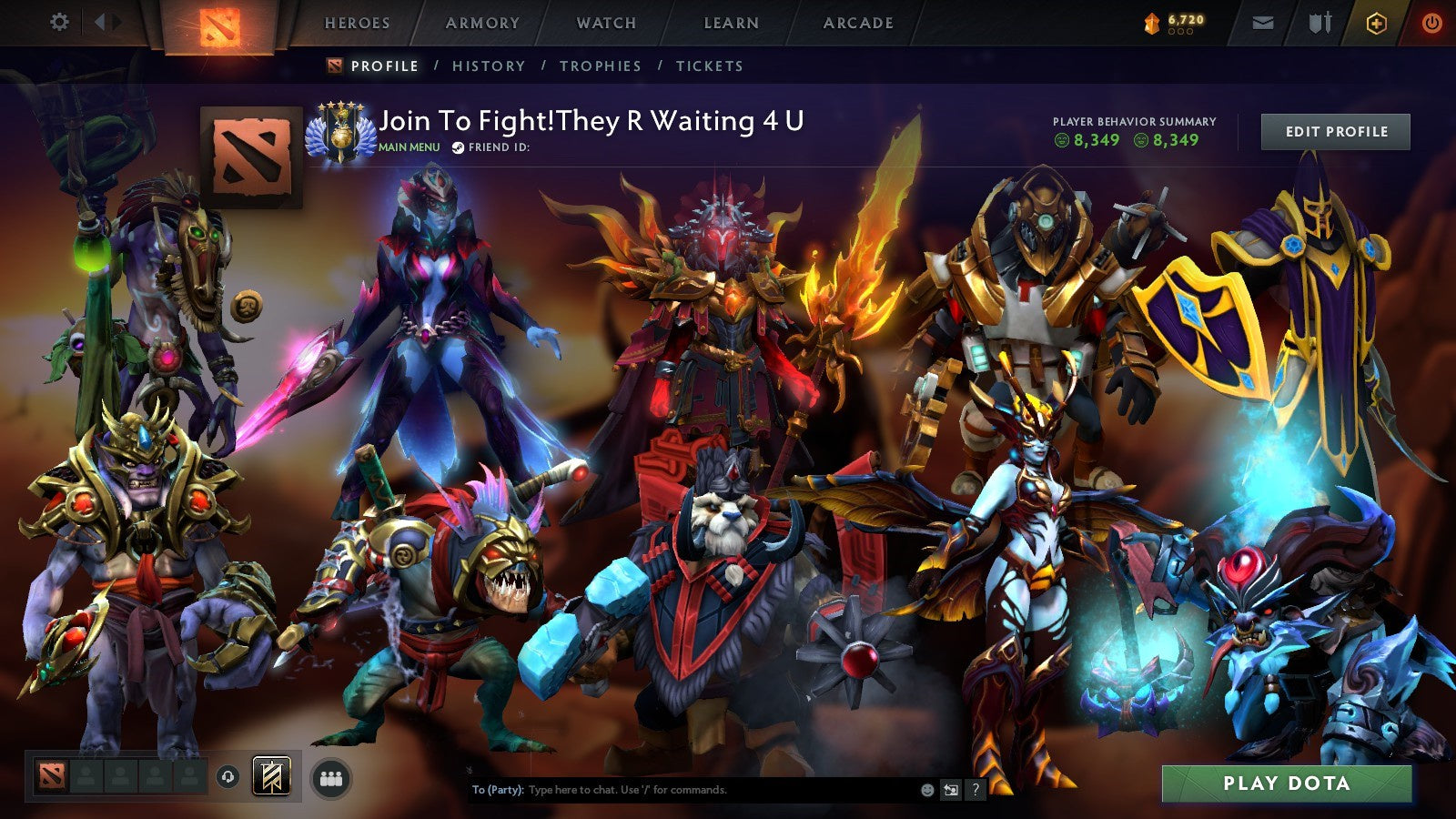This screenshot has width=1456, height=819.
Task: Click the settings gear icon
Action: pyautogui.click(x=61, y=23)
